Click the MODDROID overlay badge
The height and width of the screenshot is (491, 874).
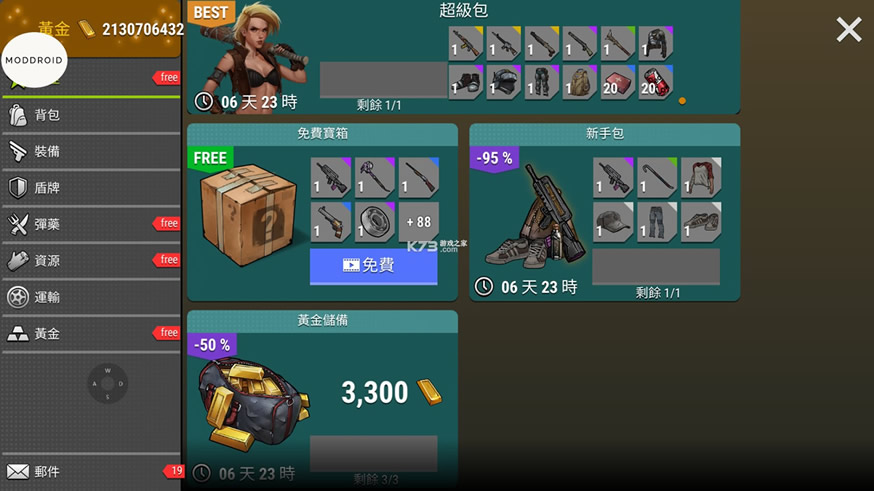point(34,60)
